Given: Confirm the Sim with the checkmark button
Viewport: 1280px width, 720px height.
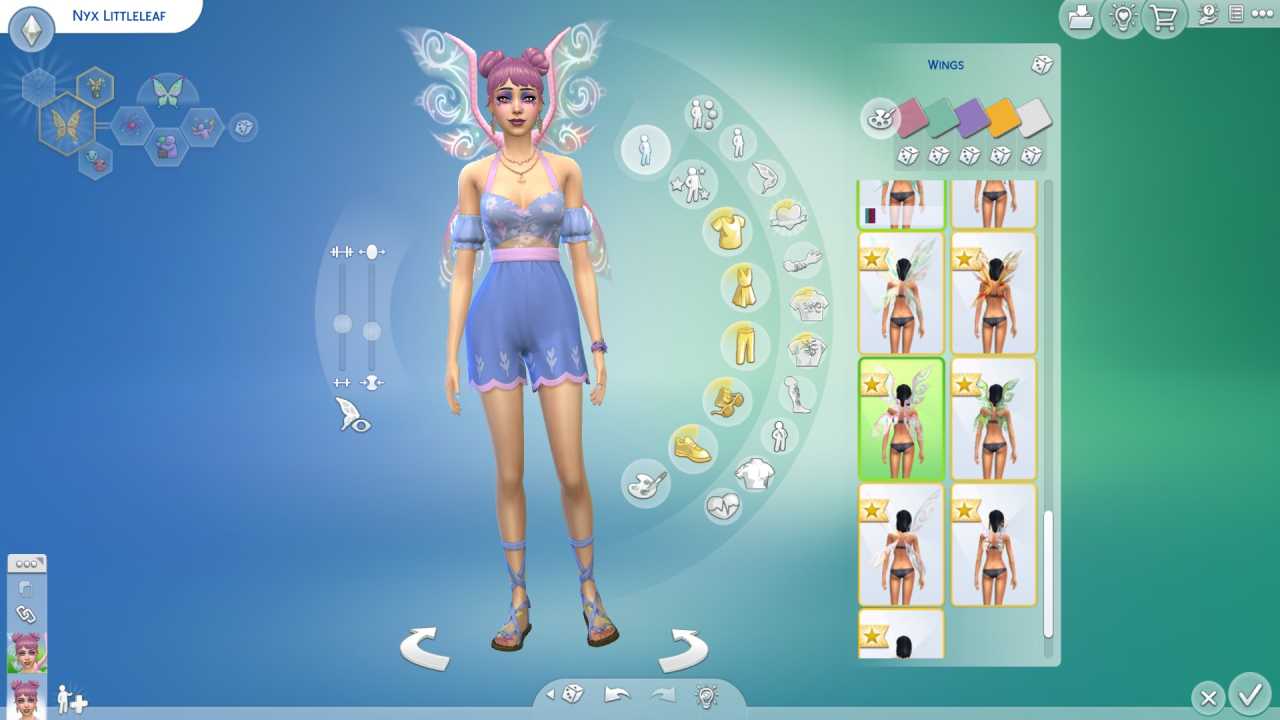Looking at the screenshot, I should coord(1246,697).
